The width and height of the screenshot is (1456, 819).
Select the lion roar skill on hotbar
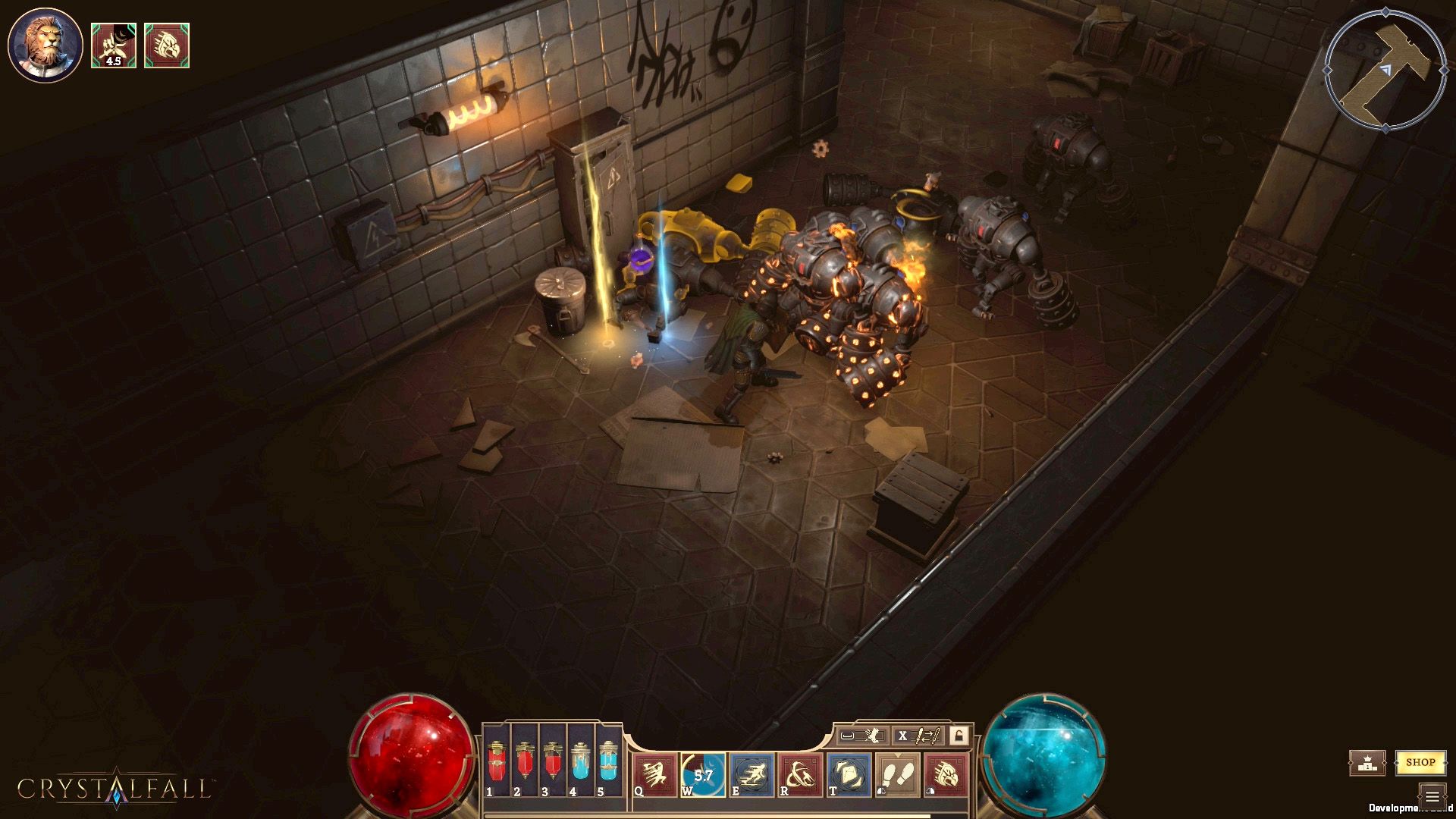pos(946,774)
